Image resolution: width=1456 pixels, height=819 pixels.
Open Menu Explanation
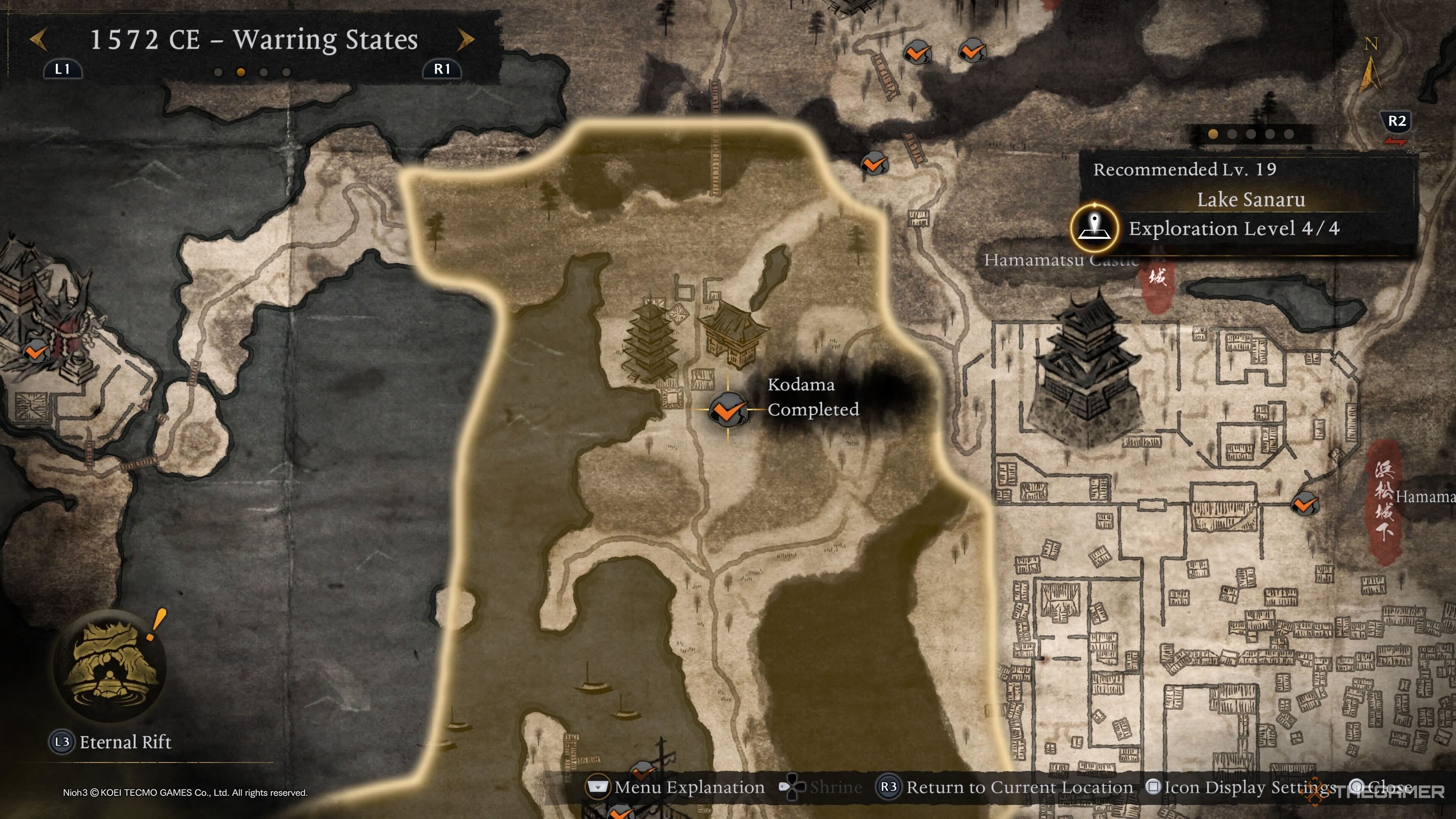(676, 787)
